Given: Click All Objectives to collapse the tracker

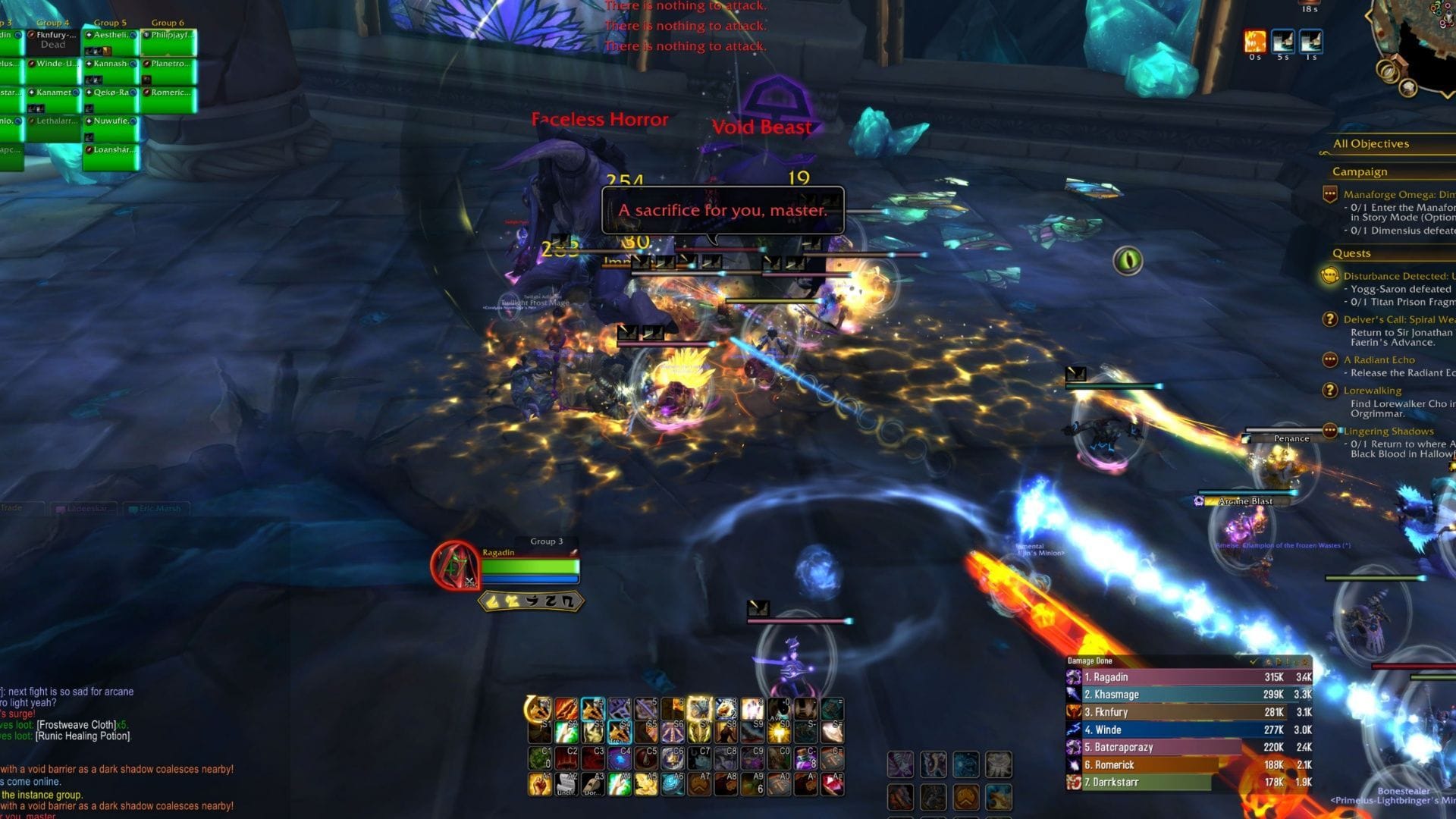Looking at the screenshot, I should [1370, 143].
